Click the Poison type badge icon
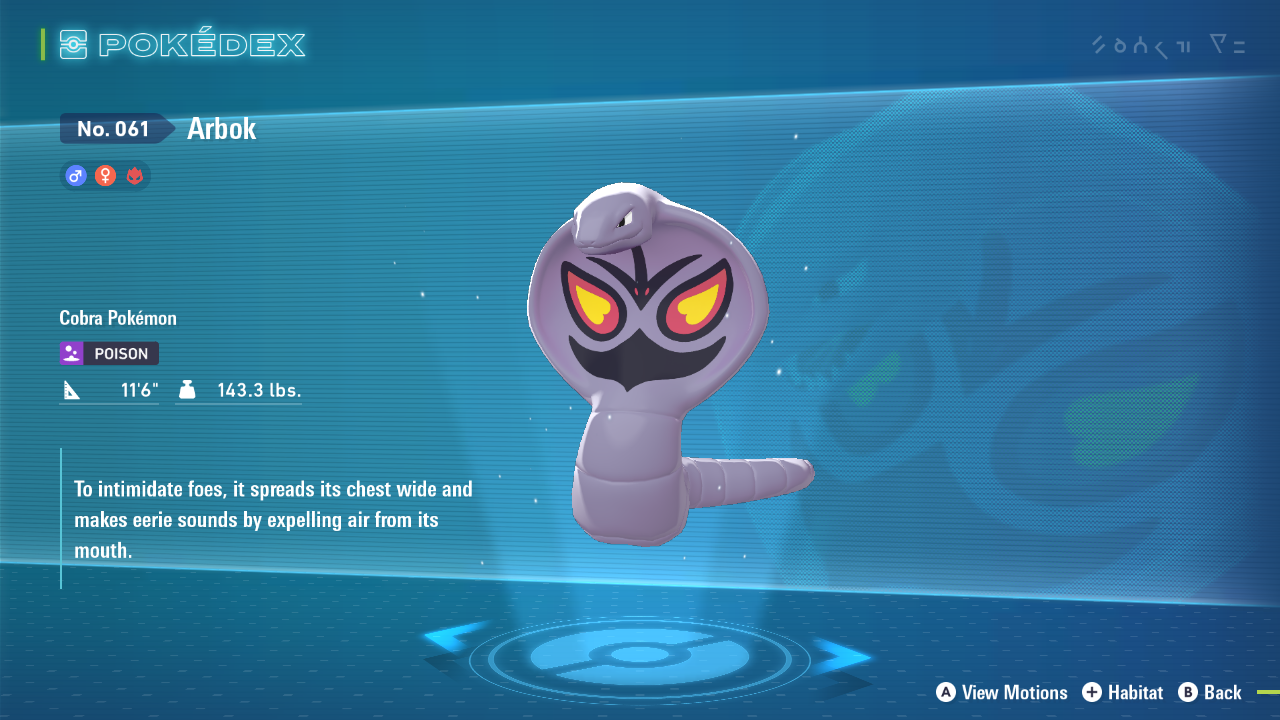The width and height of the screenshot is (1280, 720). pos(70,353)
